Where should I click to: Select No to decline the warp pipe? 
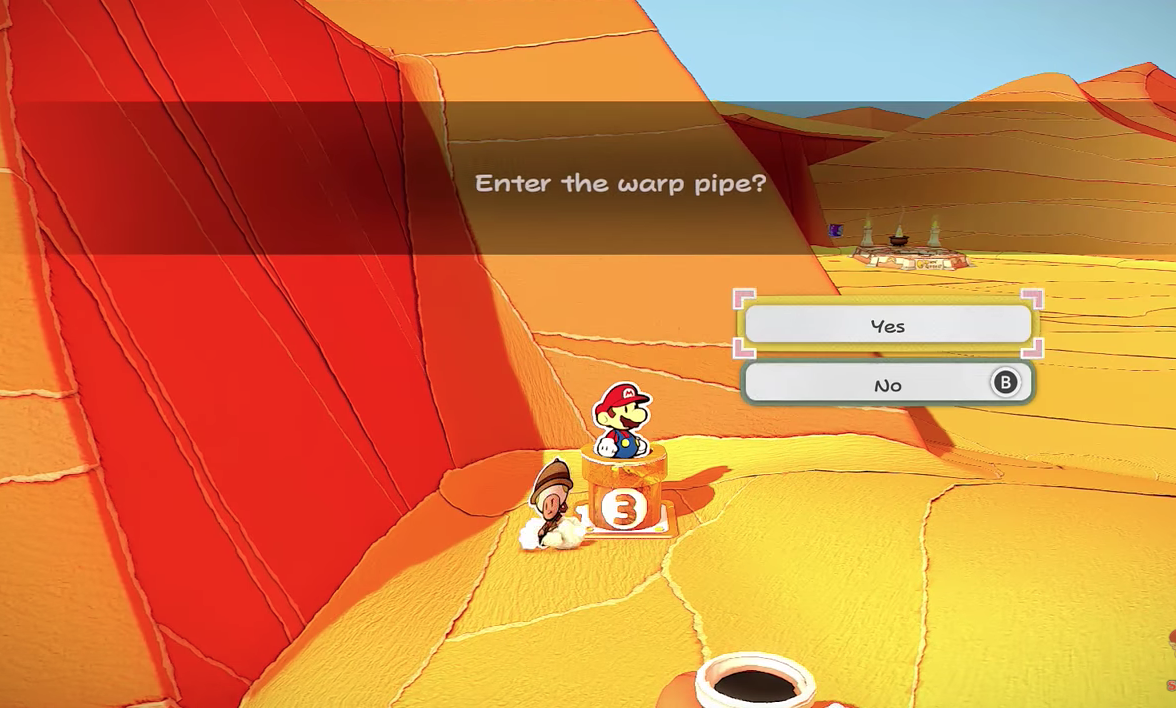[887, 385]
